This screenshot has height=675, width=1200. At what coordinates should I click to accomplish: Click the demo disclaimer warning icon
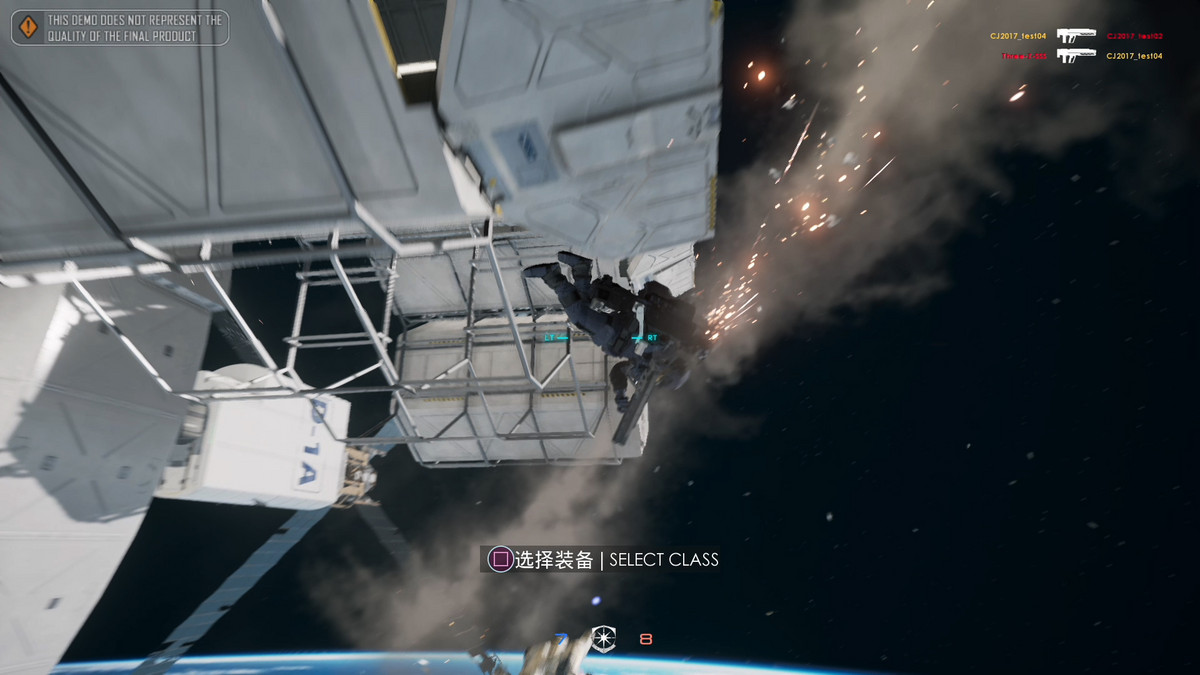tap(29, 27)
